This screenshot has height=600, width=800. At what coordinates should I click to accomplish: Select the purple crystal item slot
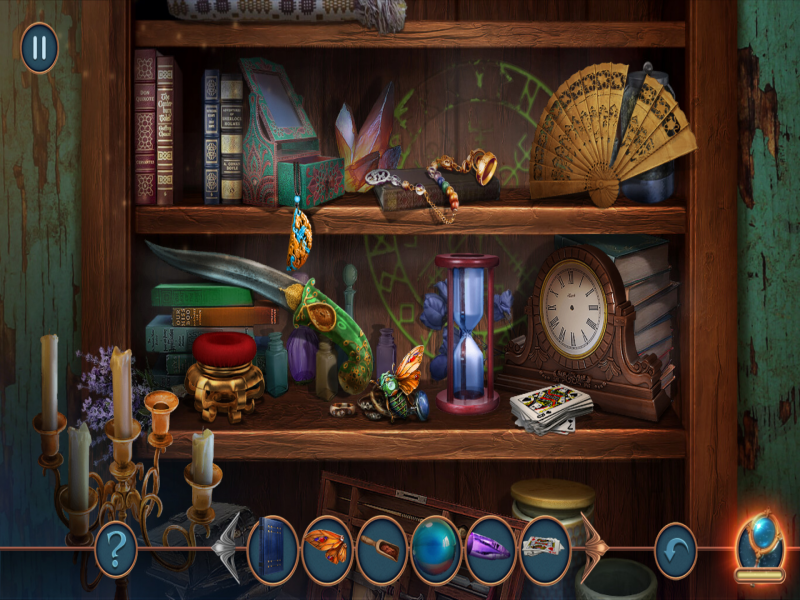[490, 549]
